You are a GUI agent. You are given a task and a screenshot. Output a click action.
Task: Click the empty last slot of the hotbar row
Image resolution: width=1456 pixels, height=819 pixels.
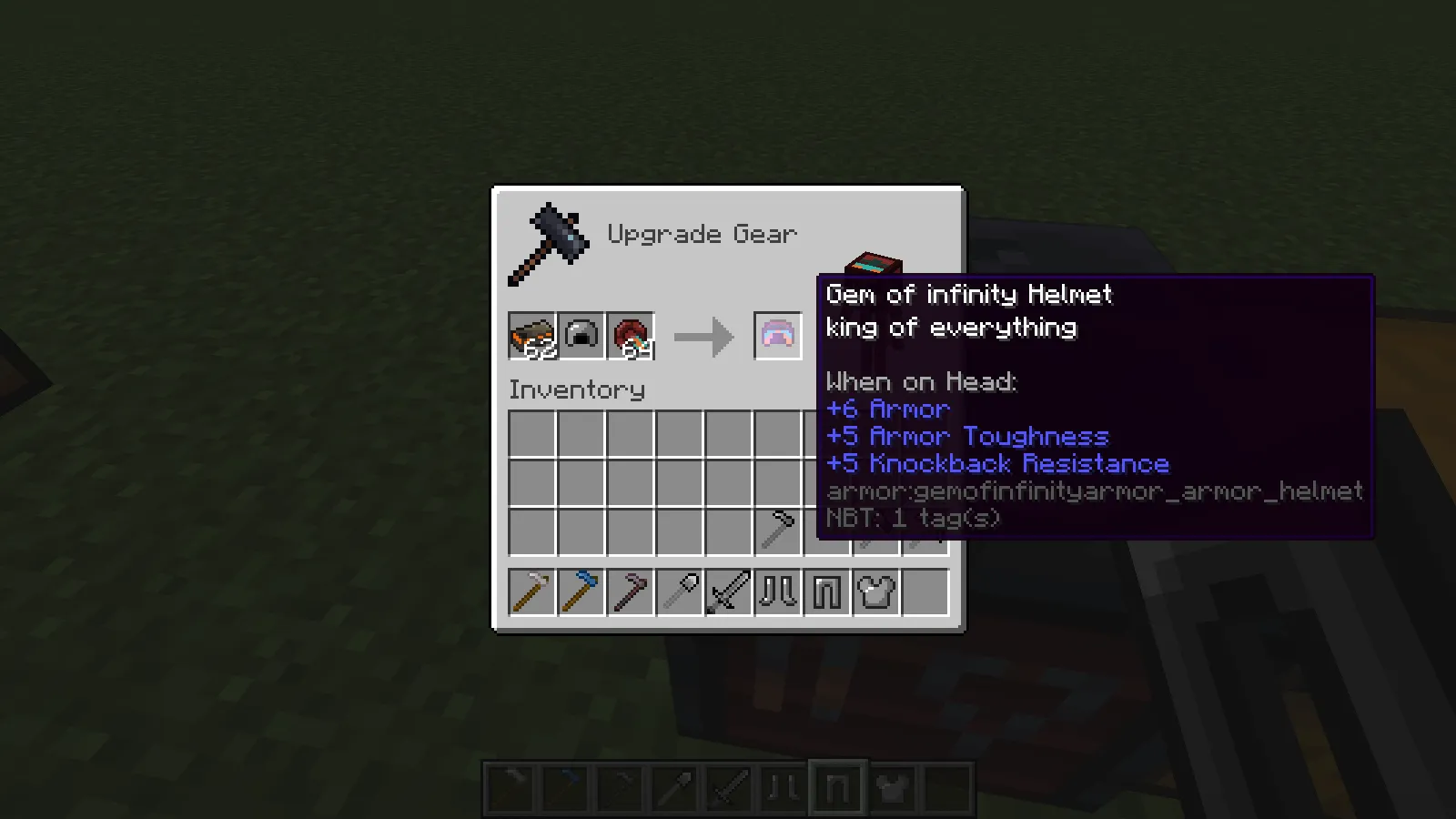tap(925, 591)
